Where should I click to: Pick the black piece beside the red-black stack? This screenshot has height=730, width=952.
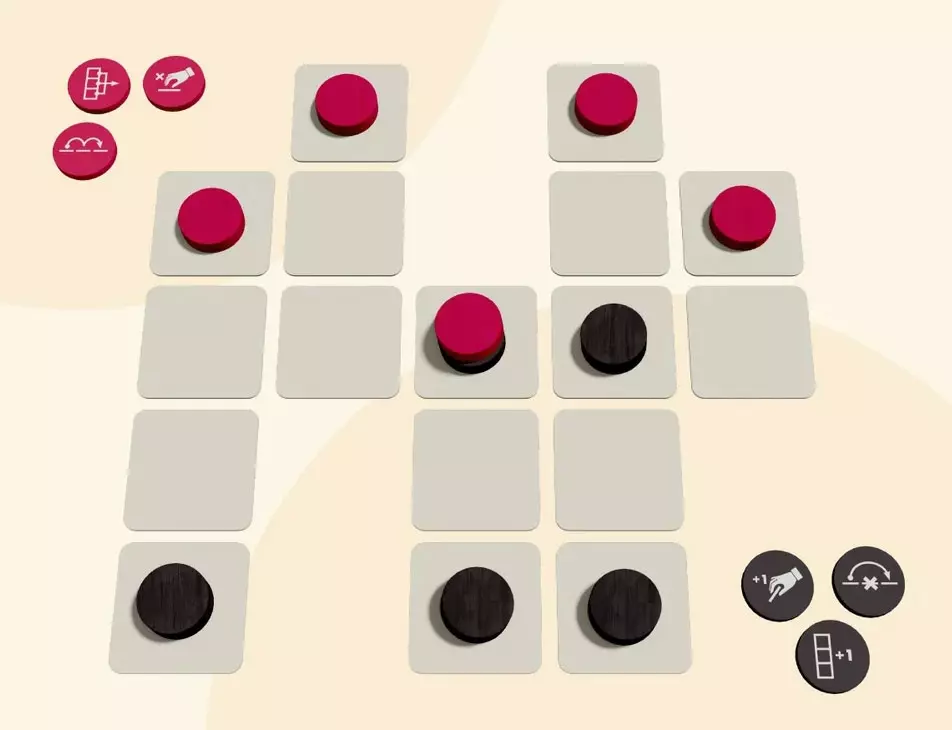click(612, 337)
